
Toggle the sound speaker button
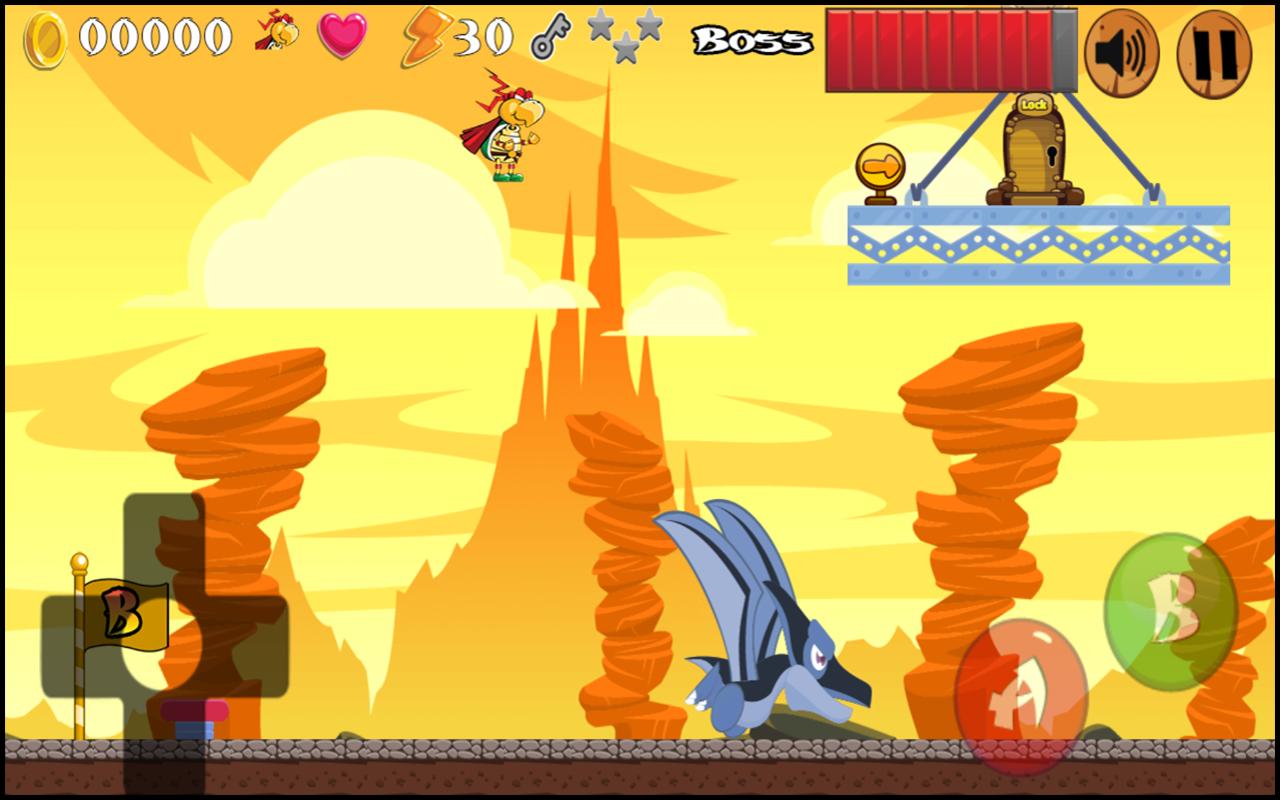(1121, 53)
